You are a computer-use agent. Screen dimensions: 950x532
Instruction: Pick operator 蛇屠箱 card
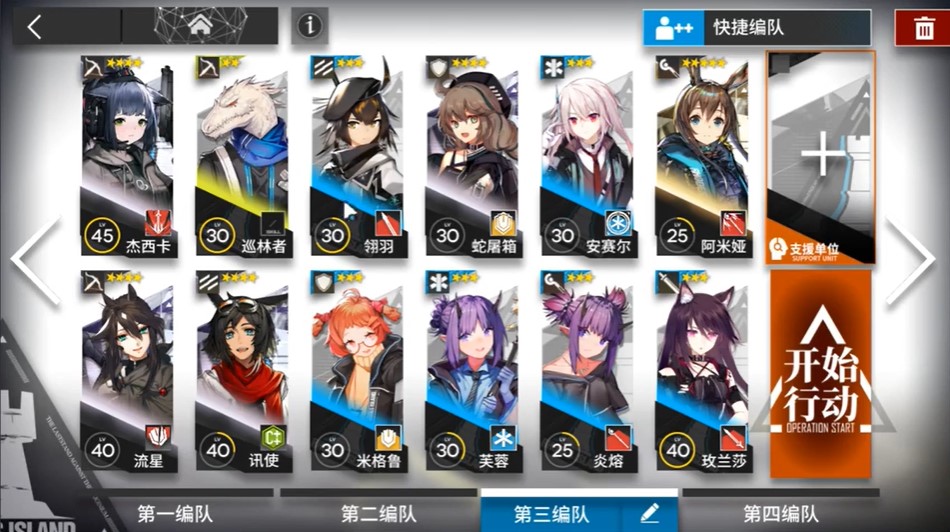click(x=472, y=155)
